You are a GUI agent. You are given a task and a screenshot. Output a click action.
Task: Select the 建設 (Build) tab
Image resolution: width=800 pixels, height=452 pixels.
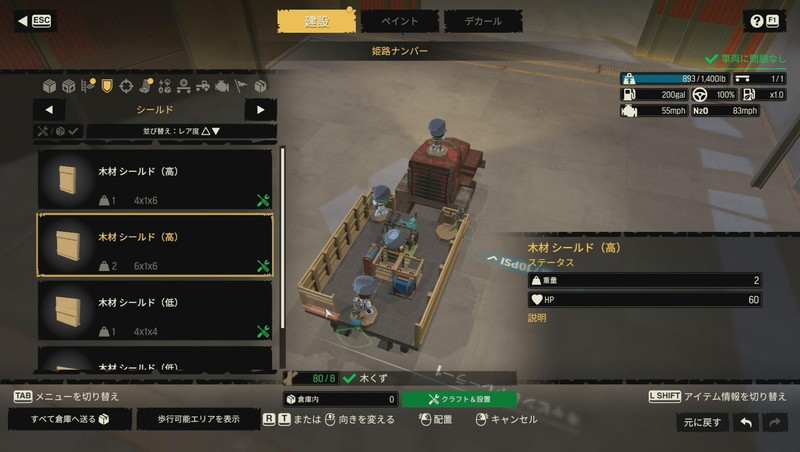316,21
